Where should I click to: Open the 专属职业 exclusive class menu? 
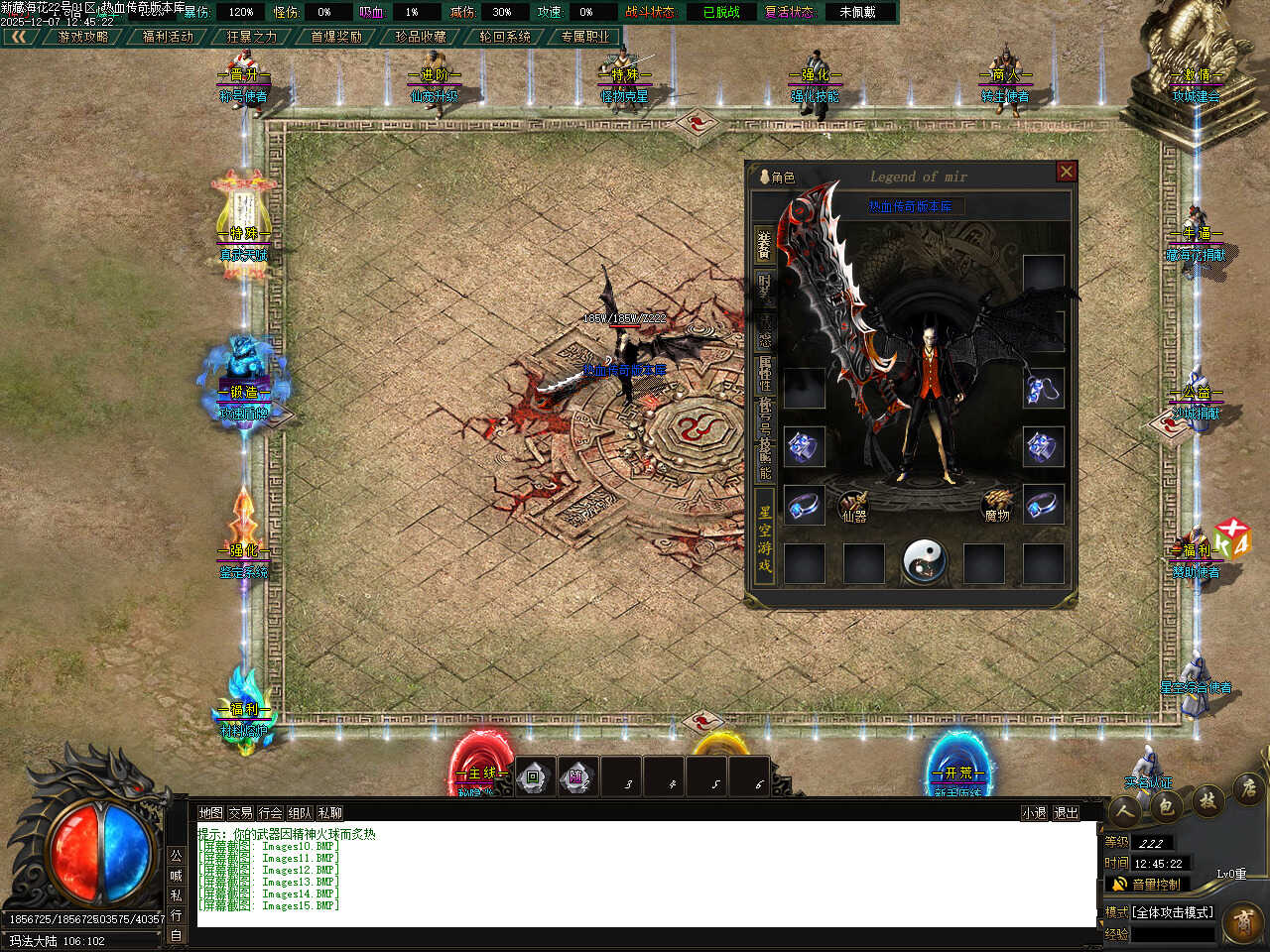(585, 37)
